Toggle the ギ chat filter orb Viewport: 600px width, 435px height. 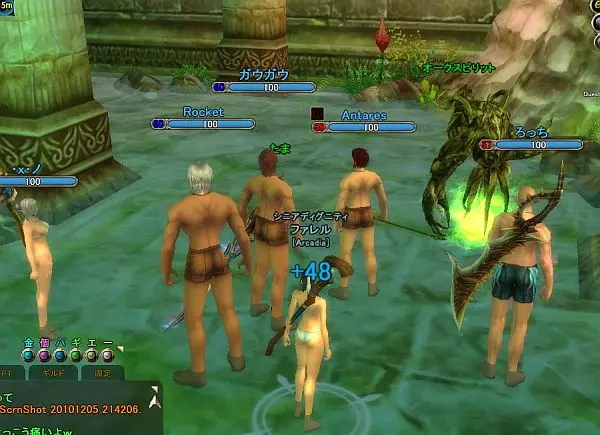click(x=76, y=354)
